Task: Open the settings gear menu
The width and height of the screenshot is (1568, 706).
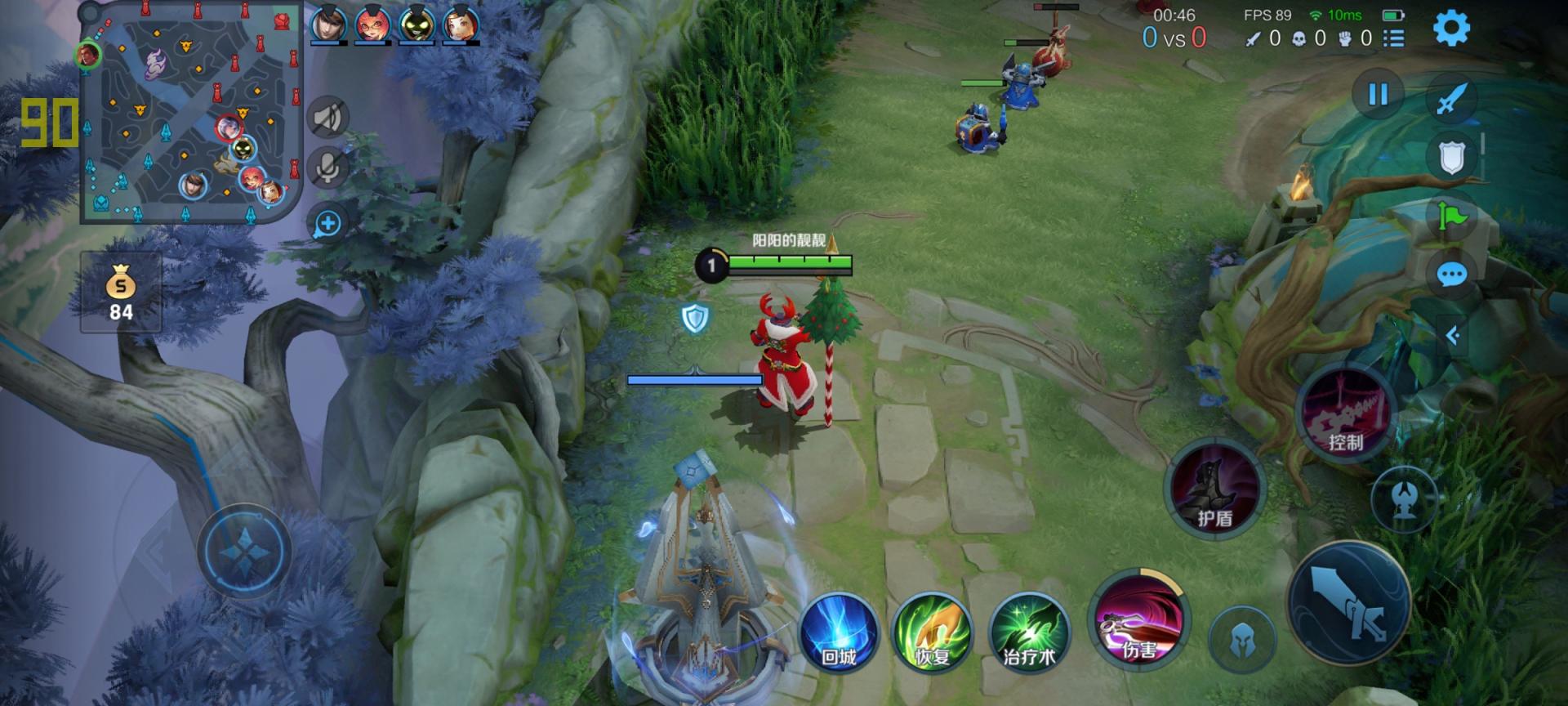Action: (x=1451, y=28)
